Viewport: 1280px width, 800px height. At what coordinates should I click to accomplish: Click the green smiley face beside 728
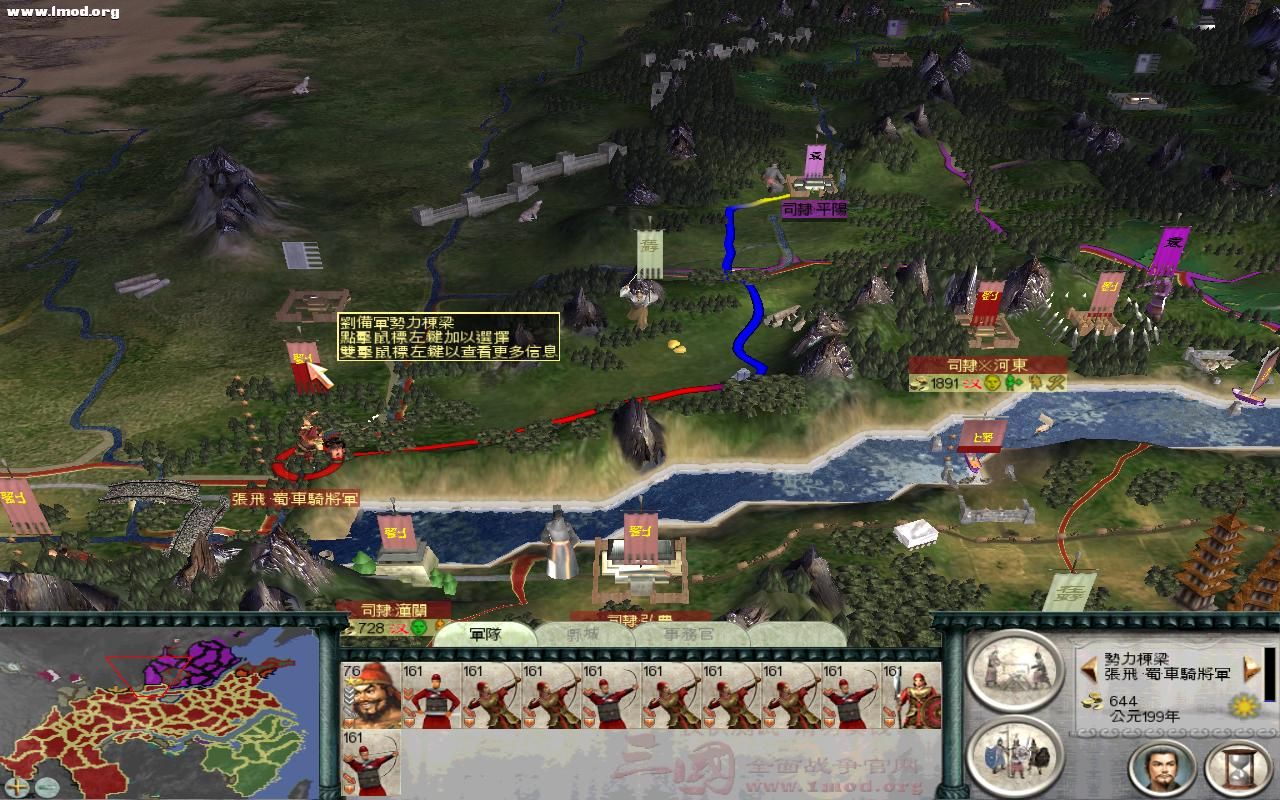pos(418,628)
